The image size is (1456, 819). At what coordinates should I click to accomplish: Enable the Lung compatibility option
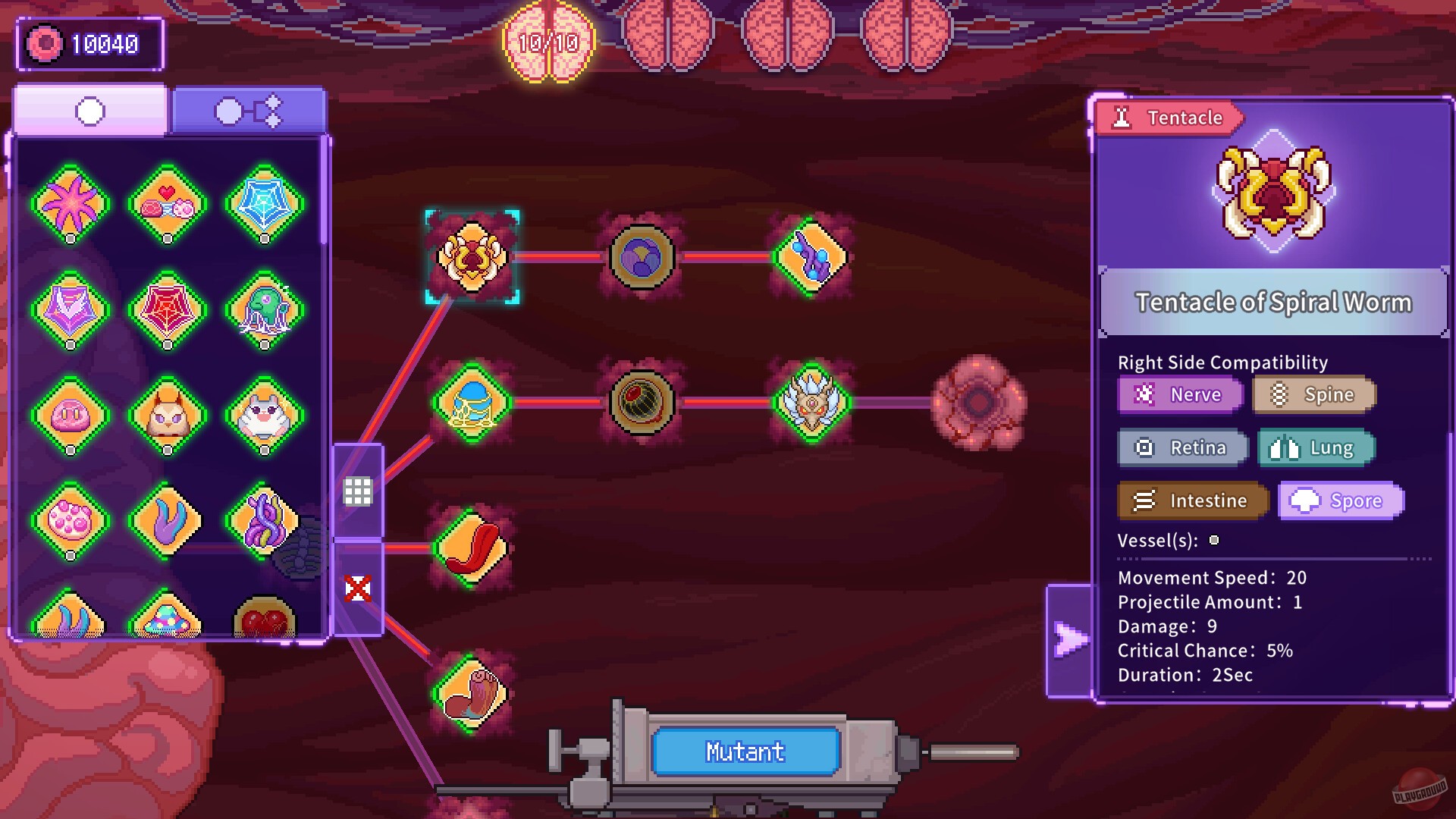tap(1315, 447)
